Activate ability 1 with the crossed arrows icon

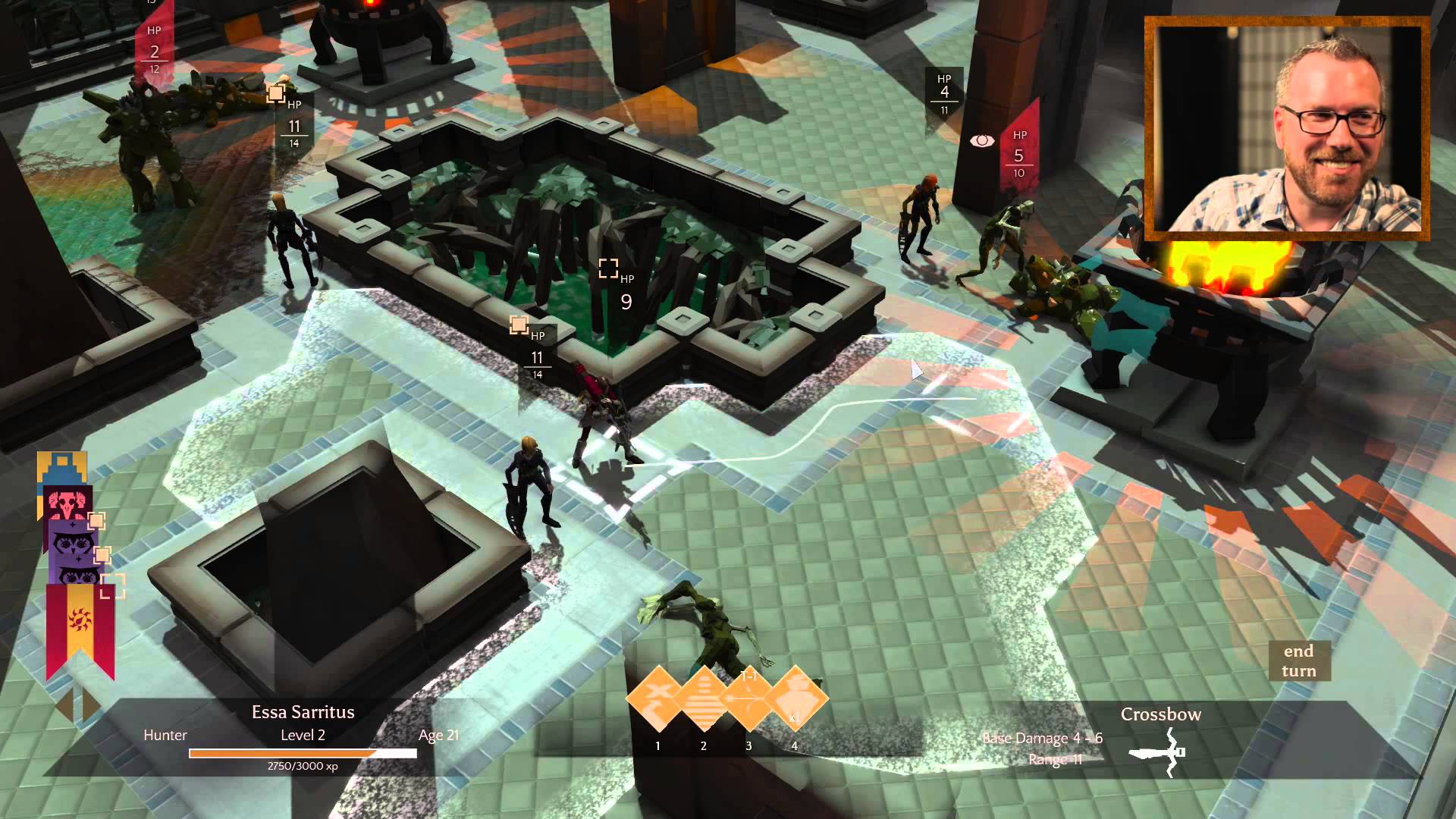658,698
